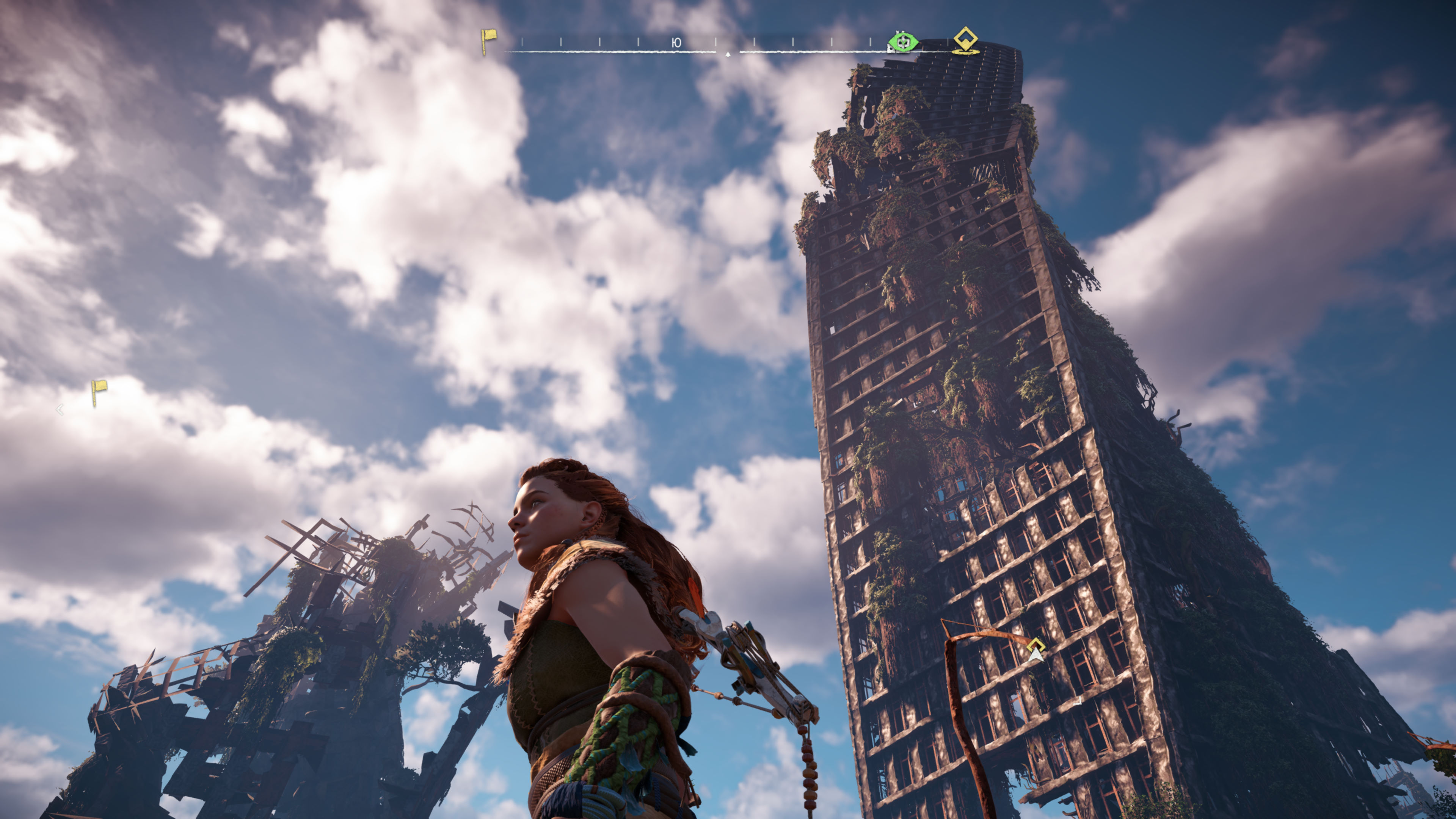Image resolution: width=1456 pixels, height=819 pixels.
Task: Click the yellow diamond quest marker on the compass
Action: coord(965,40)
